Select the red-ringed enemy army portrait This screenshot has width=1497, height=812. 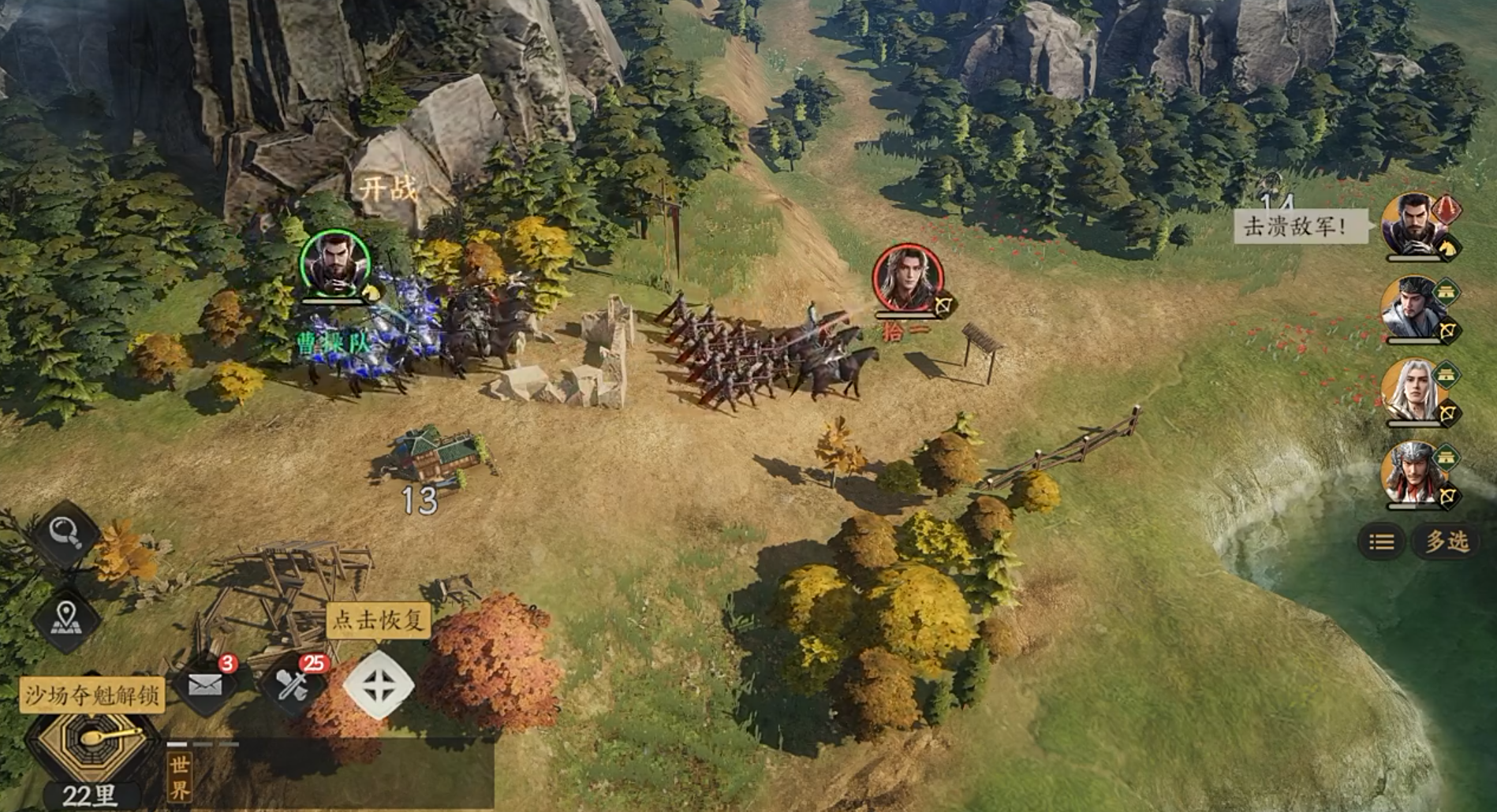click(x=908, y=278)
